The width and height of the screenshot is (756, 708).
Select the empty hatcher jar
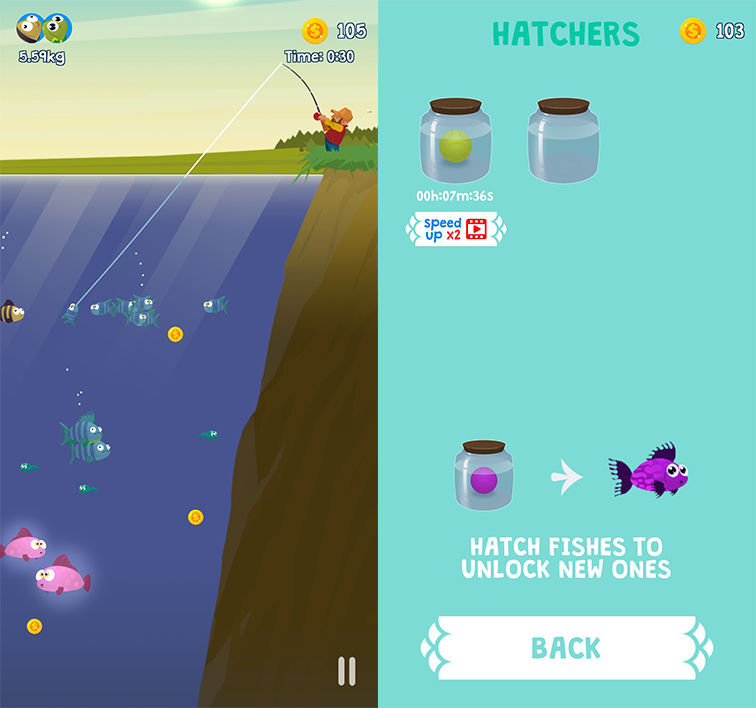563,141
